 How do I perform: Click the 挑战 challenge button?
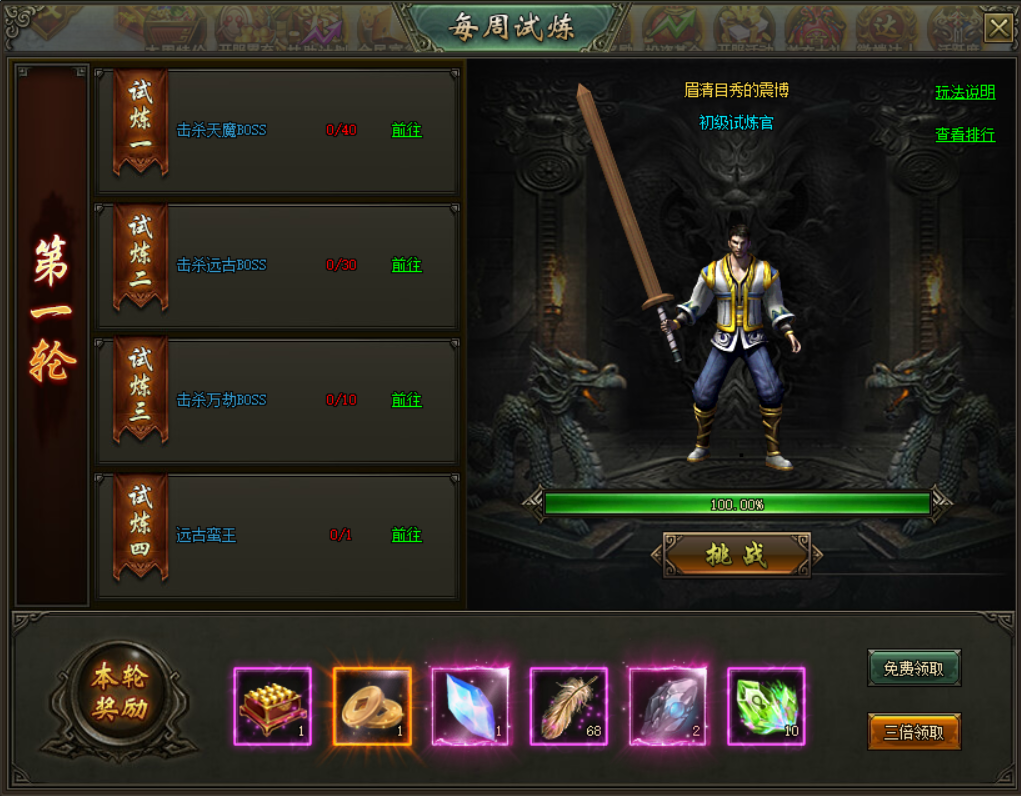(737, 555)
